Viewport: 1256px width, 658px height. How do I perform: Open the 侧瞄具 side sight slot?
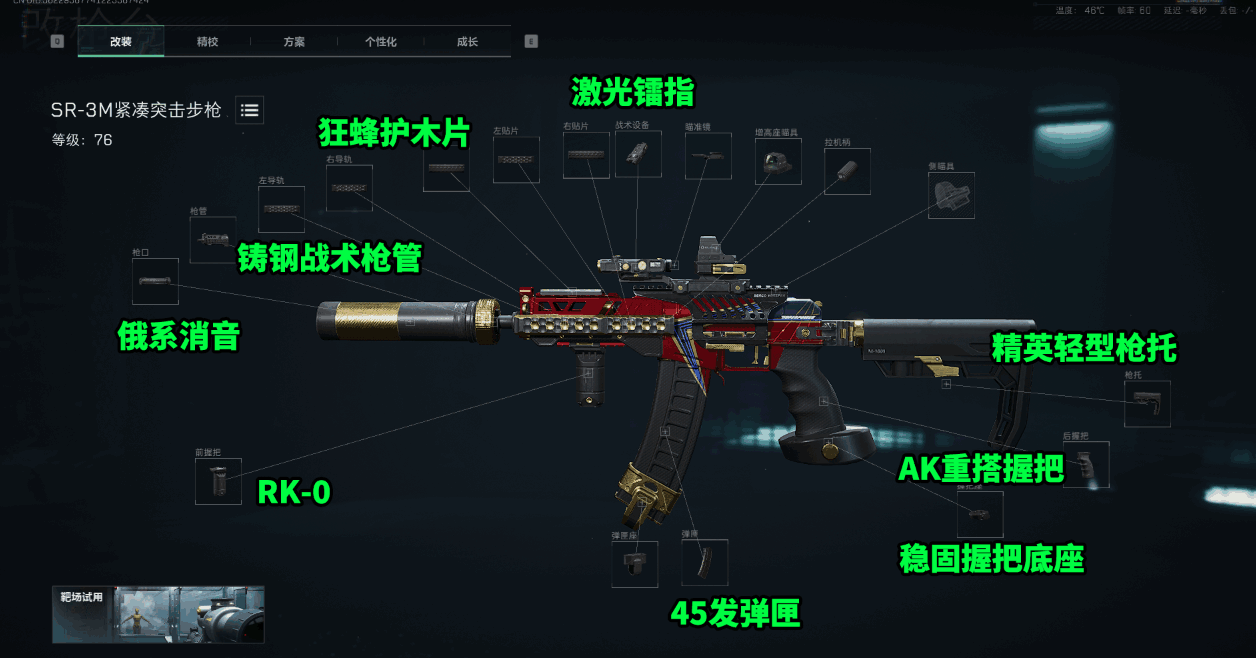951,195
